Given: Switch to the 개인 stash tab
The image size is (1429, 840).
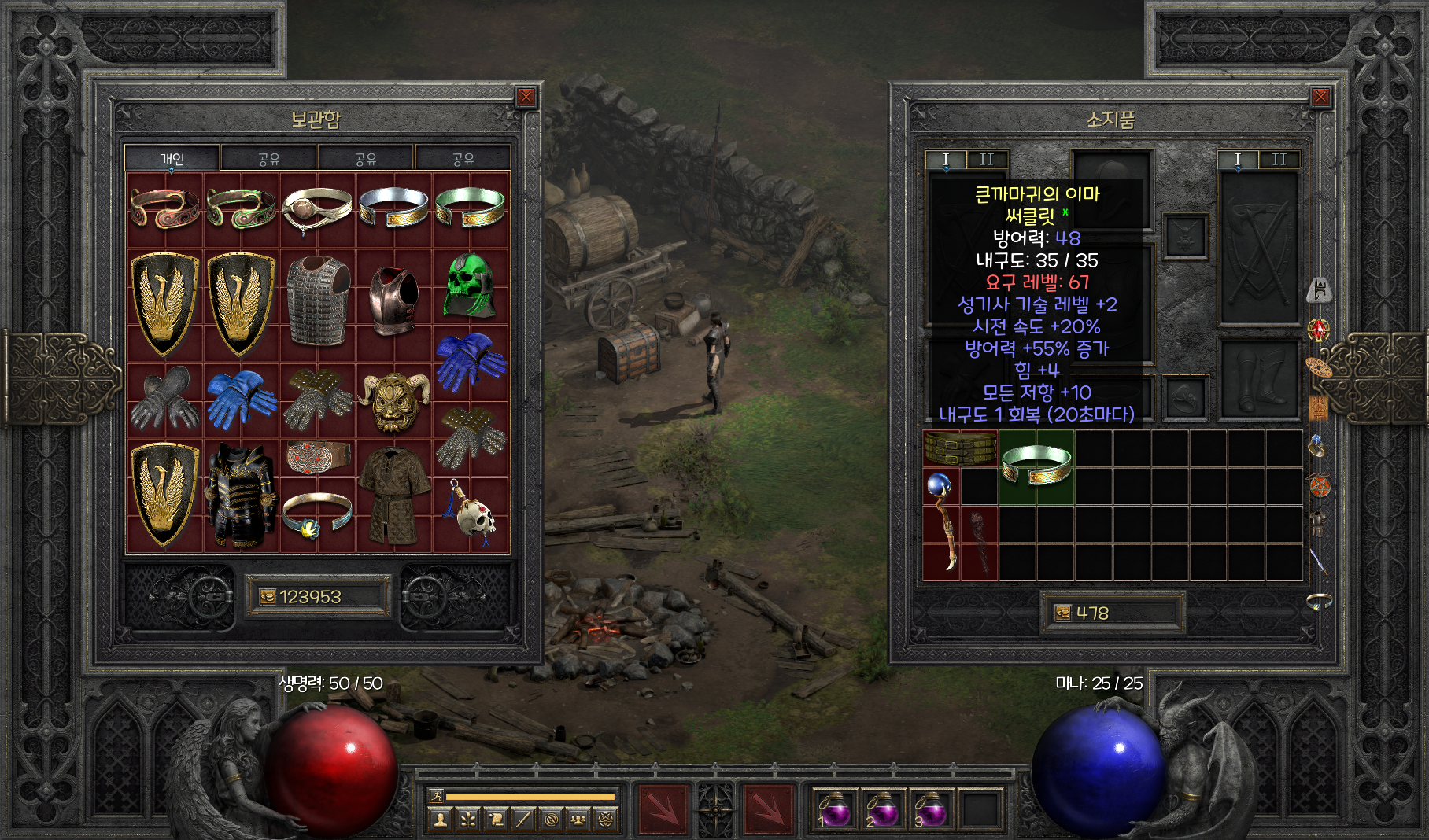Looking at the screenshot, I should (172, 159).
